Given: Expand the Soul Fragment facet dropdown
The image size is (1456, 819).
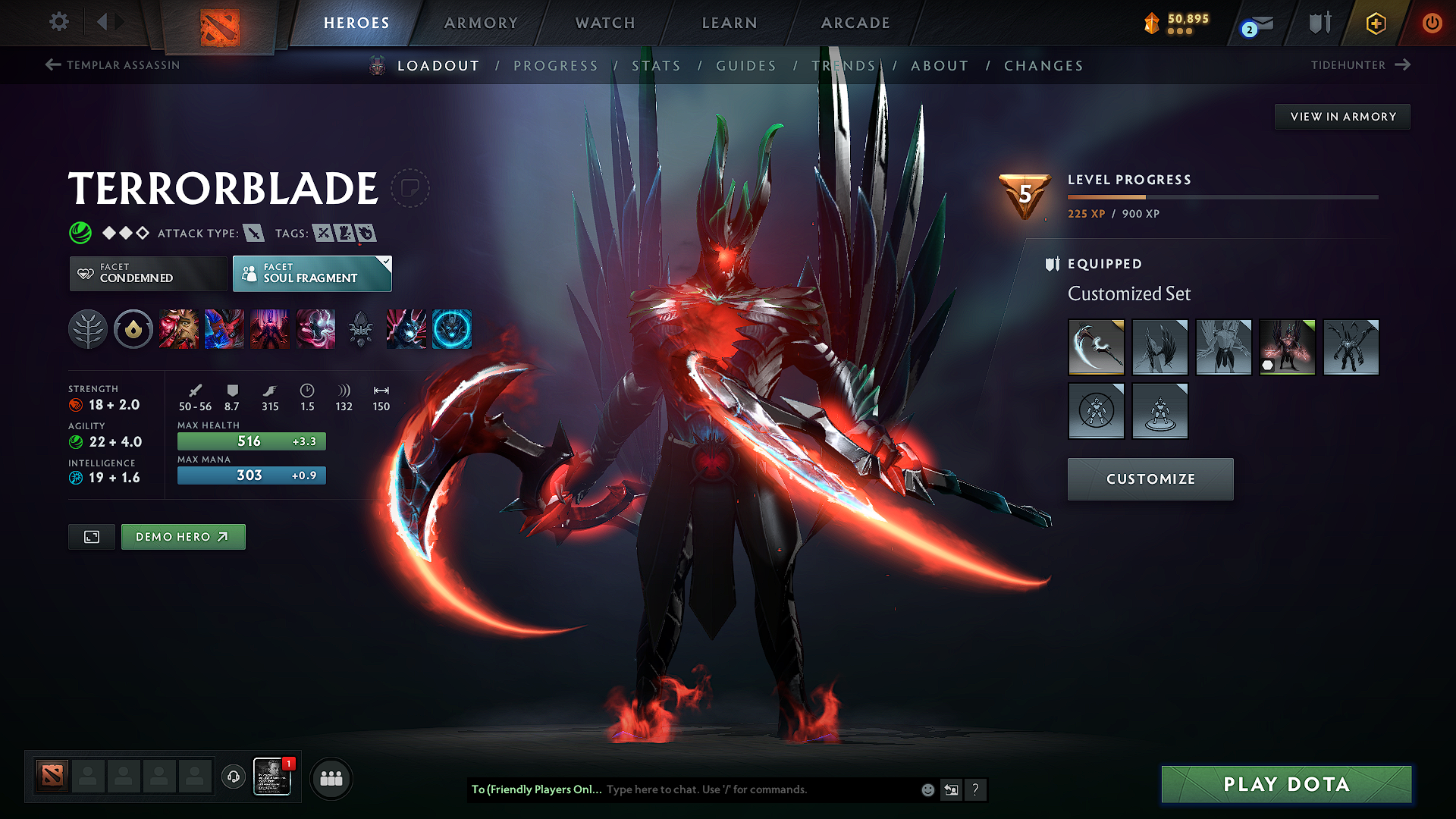Looking at the screenshot, I should (x=387, y=264).
